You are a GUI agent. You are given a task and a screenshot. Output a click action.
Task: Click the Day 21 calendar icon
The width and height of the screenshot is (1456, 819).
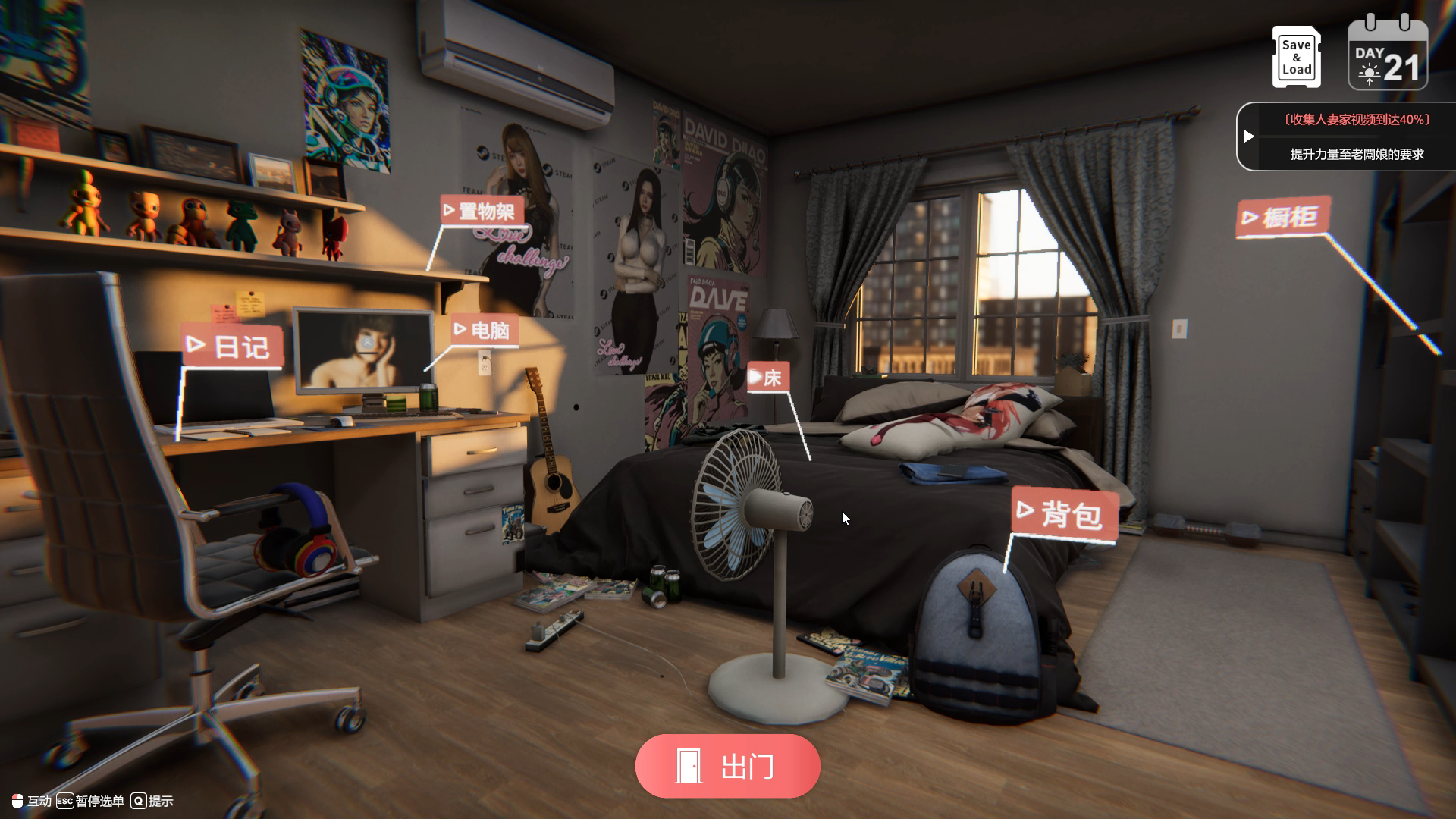click(1387, 56)
